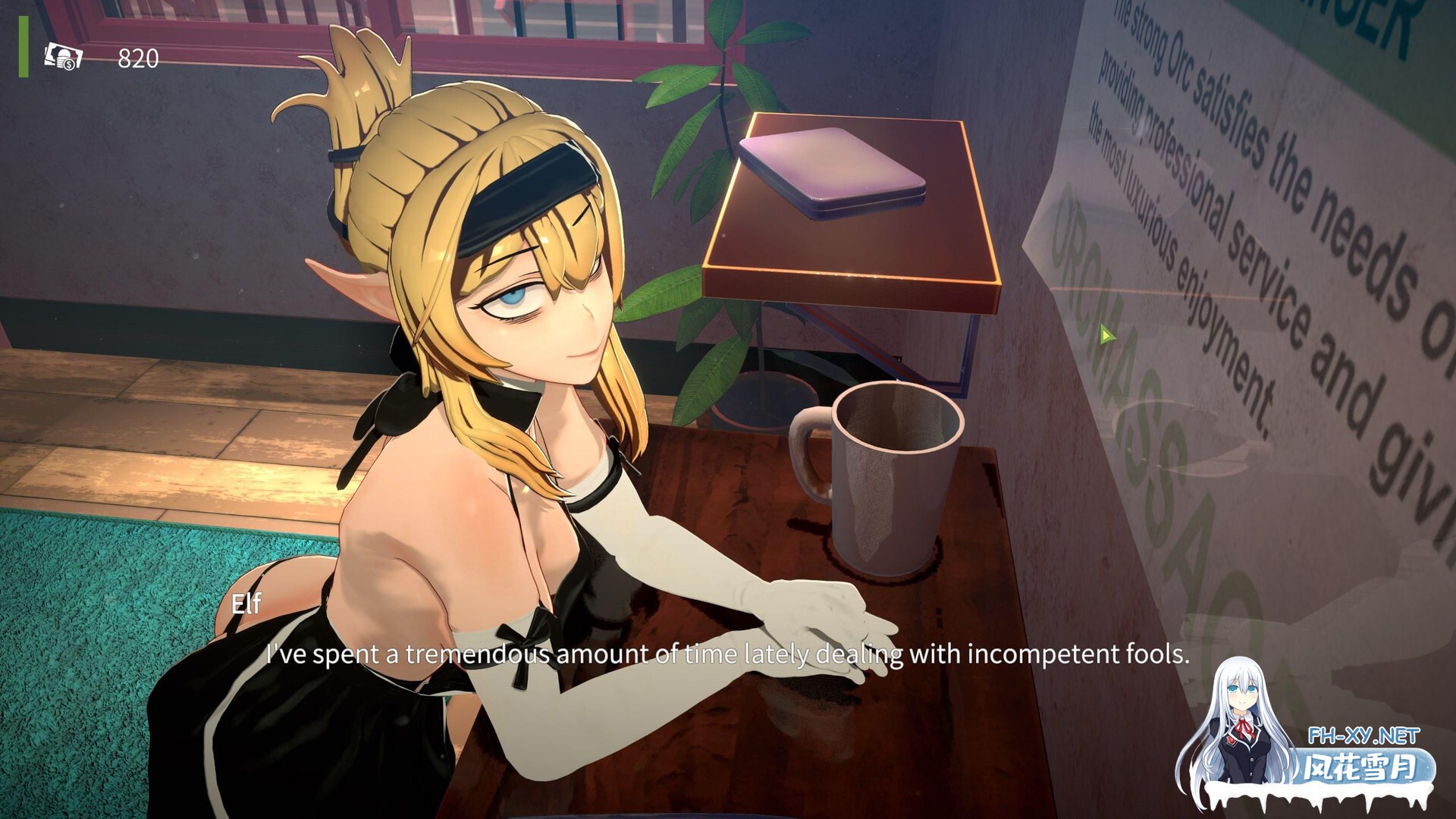The width and height of the screenshot is (1456, 819).
Task: Click the cash-and-coins currency icon
Action: point(64,56)
